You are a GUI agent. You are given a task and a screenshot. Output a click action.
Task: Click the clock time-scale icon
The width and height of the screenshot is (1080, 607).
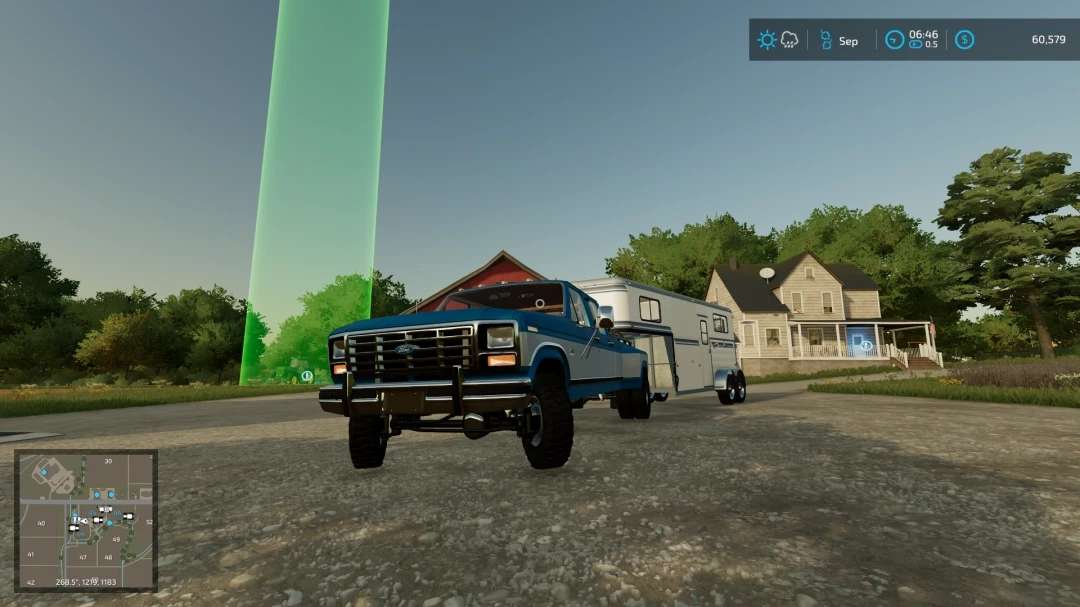click(894, 40)
